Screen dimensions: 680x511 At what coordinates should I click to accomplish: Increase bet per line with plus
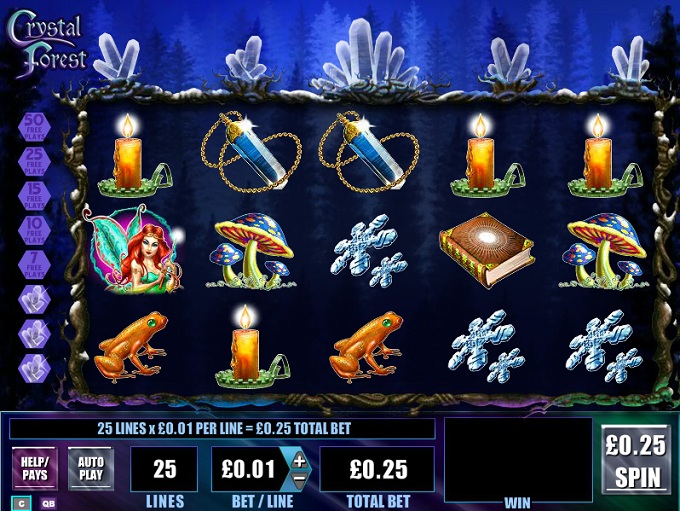[299, 459]
